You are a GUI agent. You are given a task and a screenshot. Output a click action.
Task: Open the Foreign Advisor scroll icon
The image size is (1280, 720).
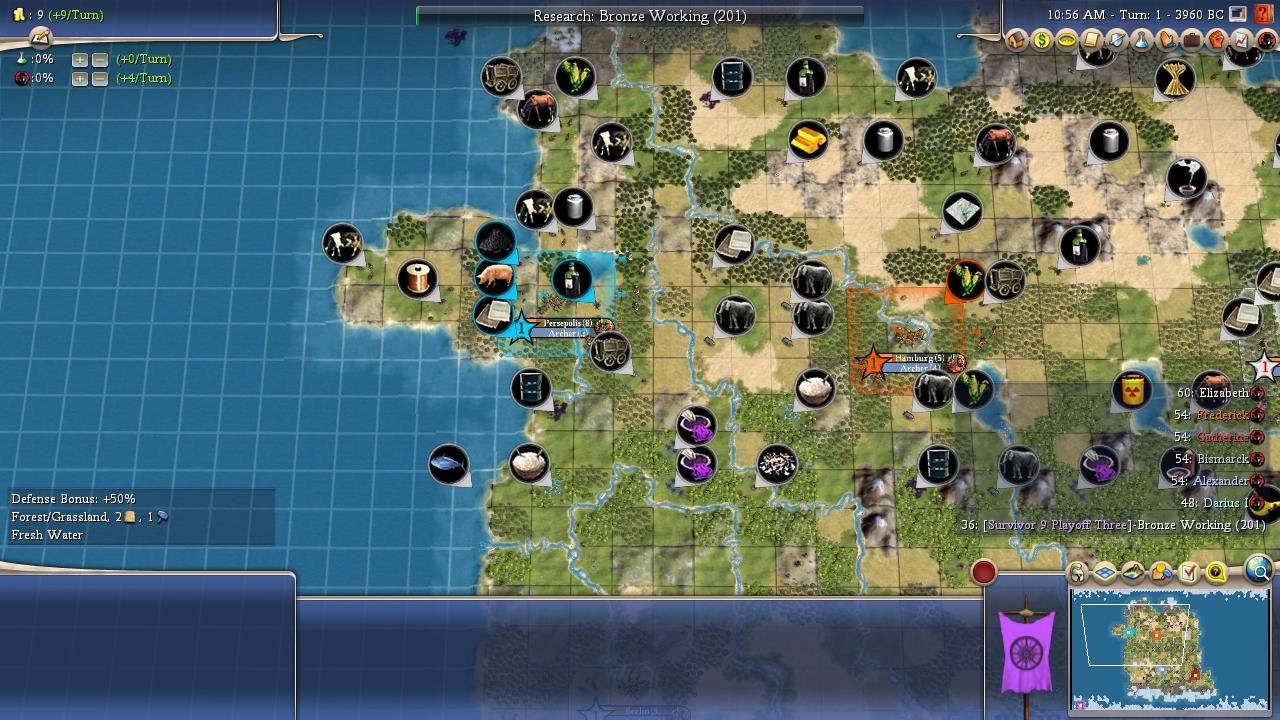(1092, 40)
